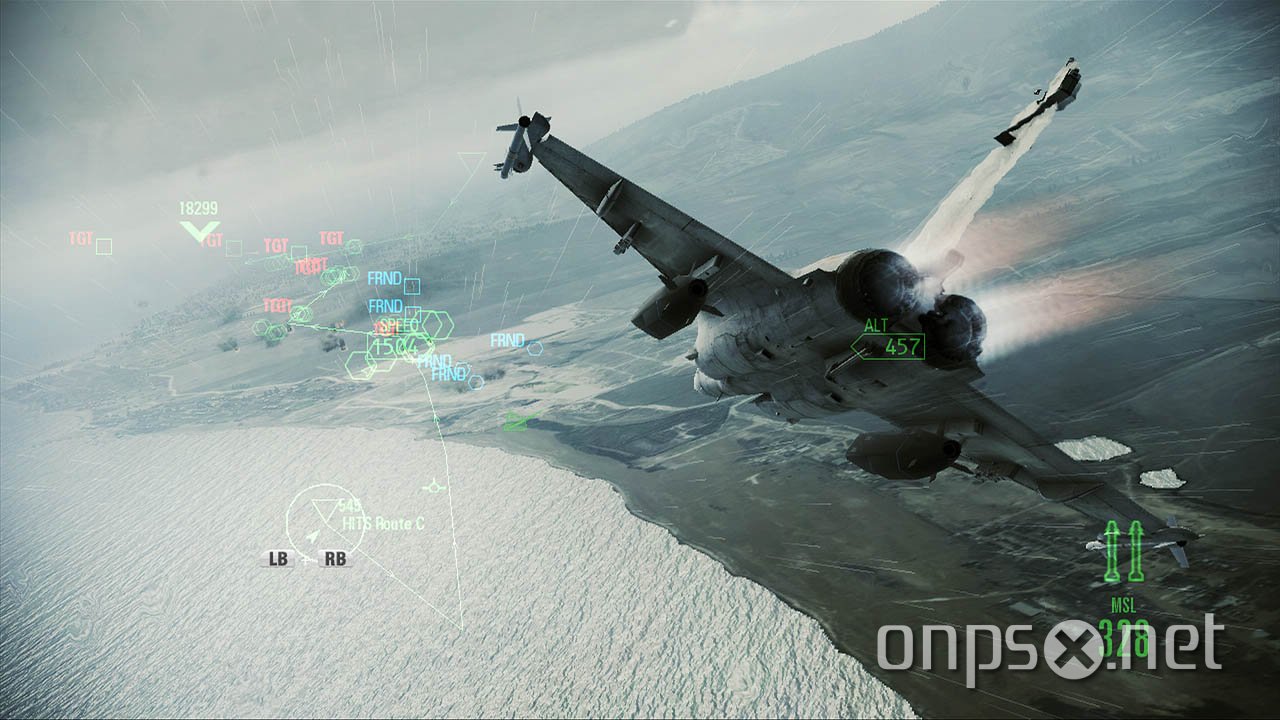Image resolution: width=1280 pixels, height=720 pixels.
Task: Toggle the lowest FRND target indicator
Action: coord(447,372)
